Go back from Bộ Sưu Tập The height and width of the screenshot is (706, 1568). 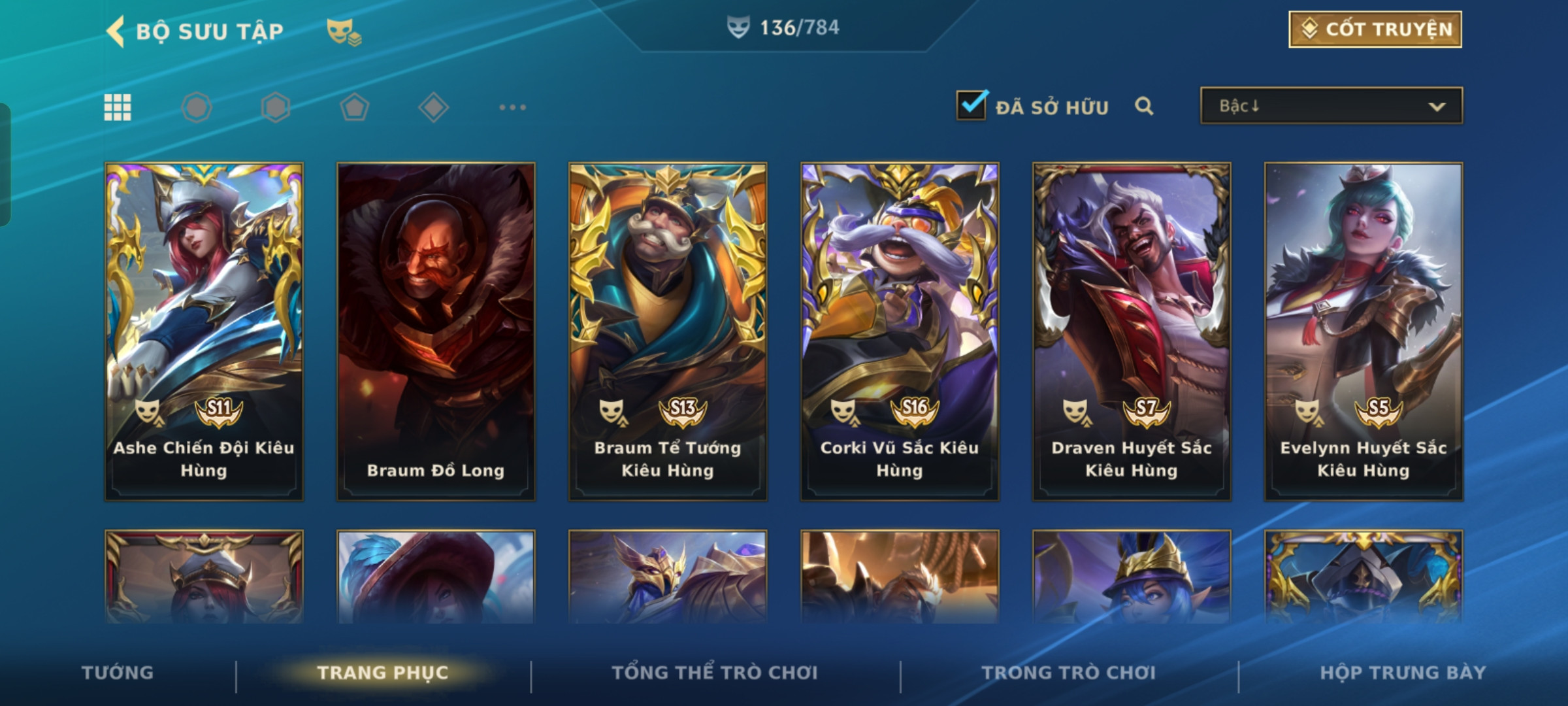[x=116, y=31]
